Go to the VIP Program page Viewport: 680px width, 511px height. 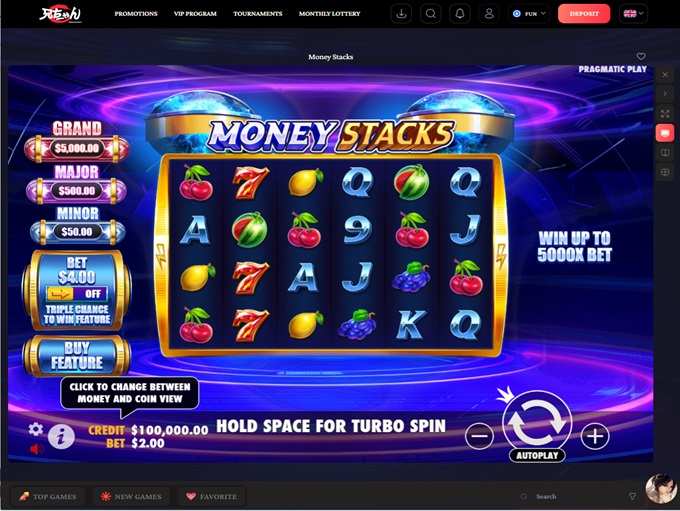click(x=195, y=14)
